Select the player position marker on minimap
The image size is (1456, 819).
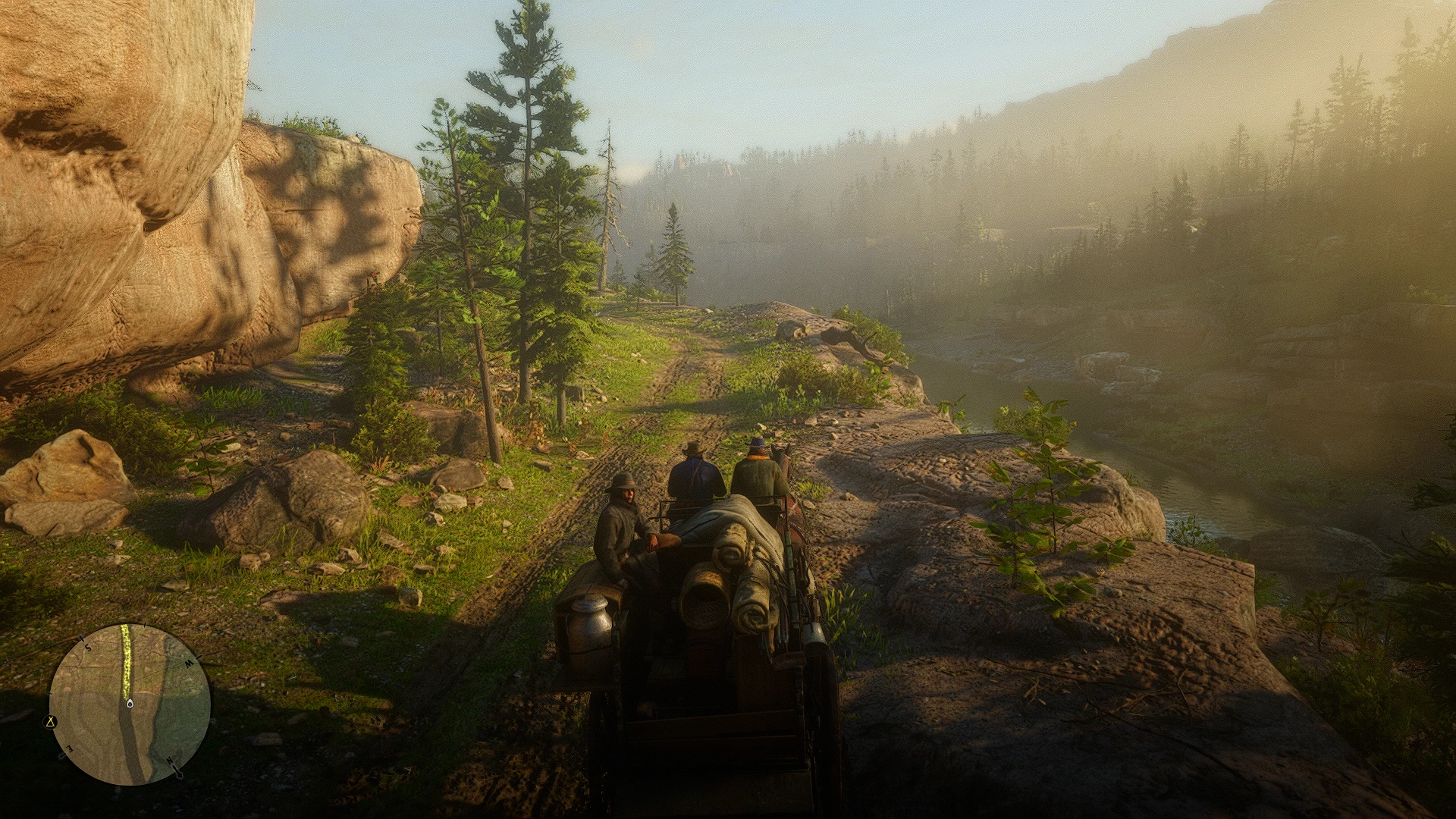pyautogui.click(x=130, y=704)
